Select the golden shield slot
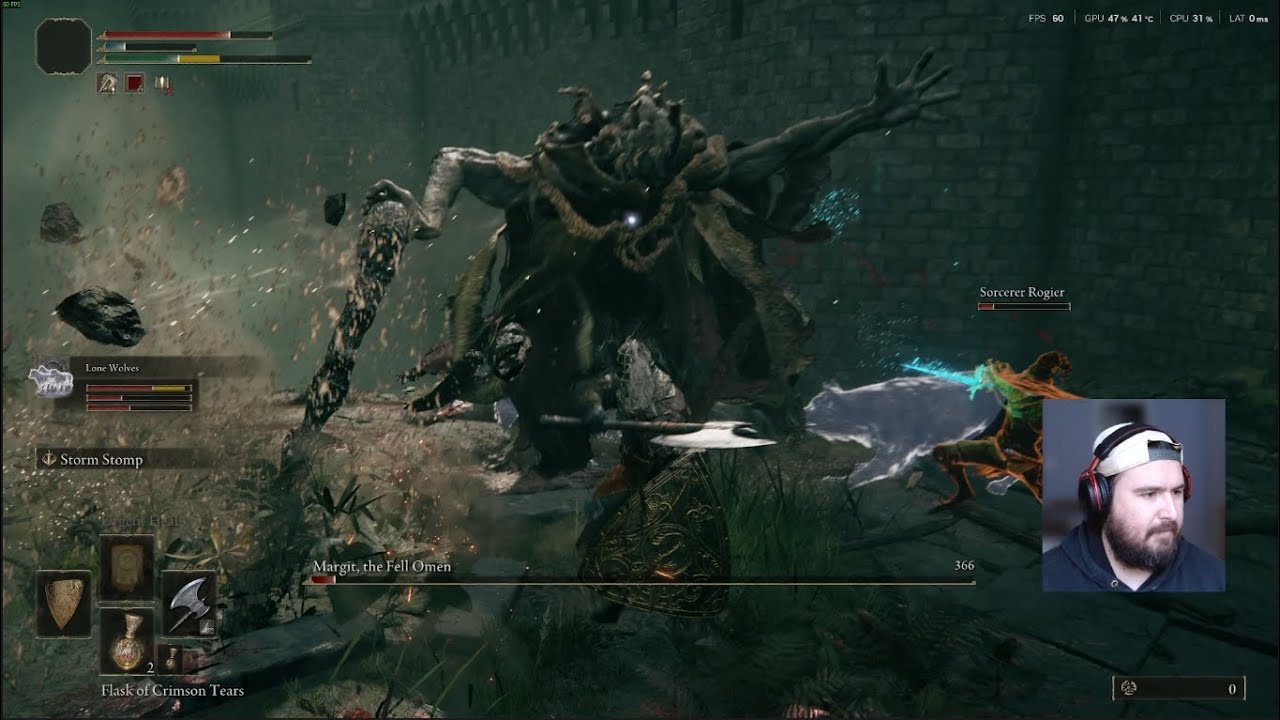Image resolution: width=1280 pixels, height=720 pixels. 64,604
